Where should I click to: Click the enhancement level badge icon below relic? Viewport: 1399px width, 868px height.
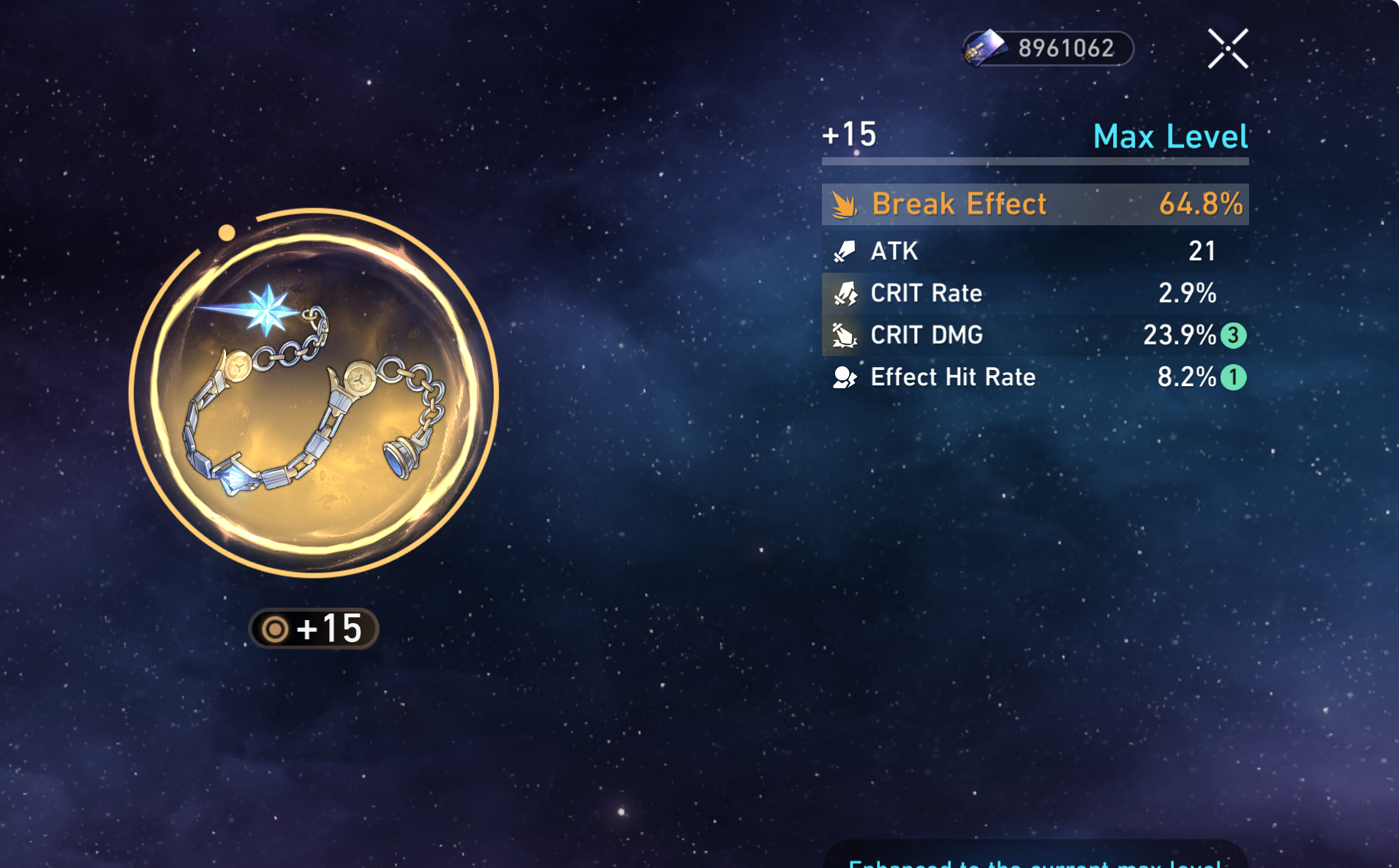point(276,627)
